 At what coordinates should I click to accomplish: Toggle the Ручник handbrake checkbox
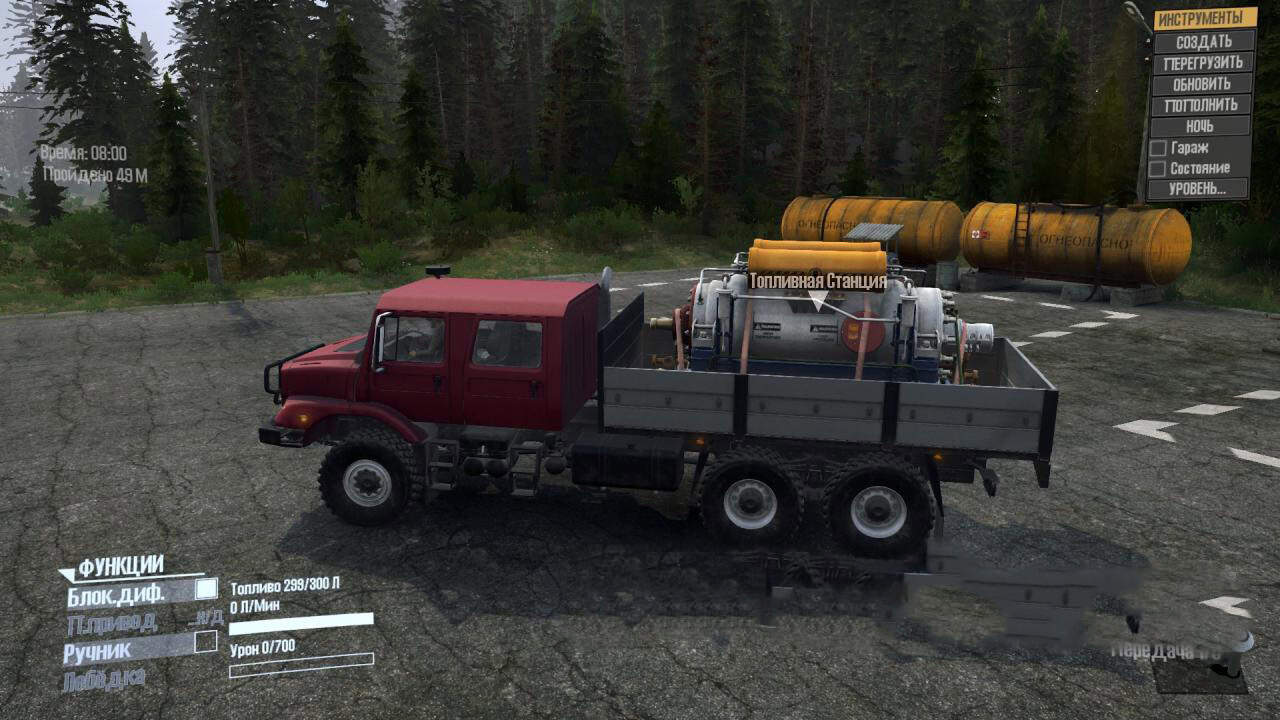[206, 643]
